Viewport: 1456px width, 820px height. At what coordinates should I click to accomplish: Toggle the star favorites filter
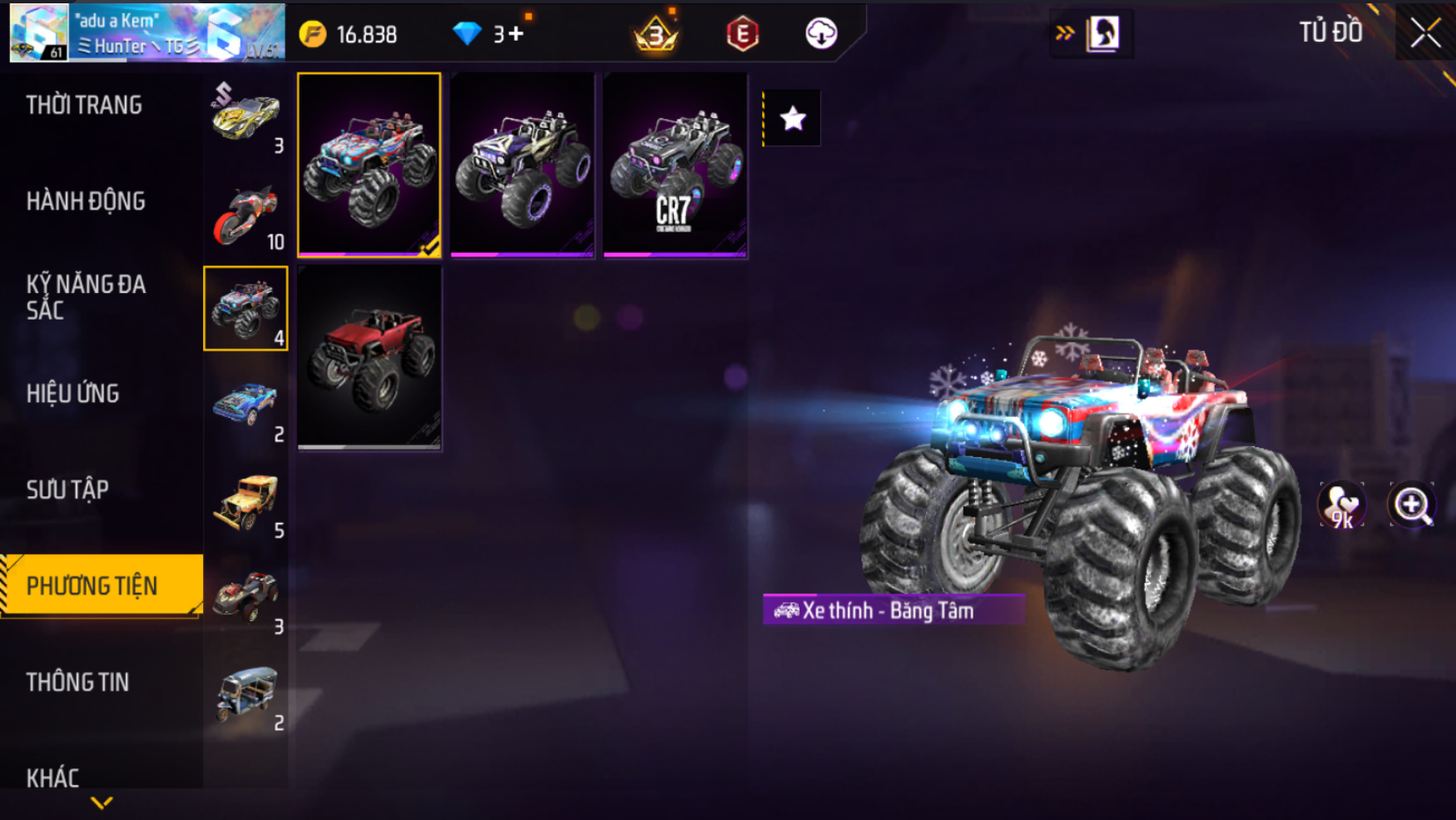click(792, 119)
